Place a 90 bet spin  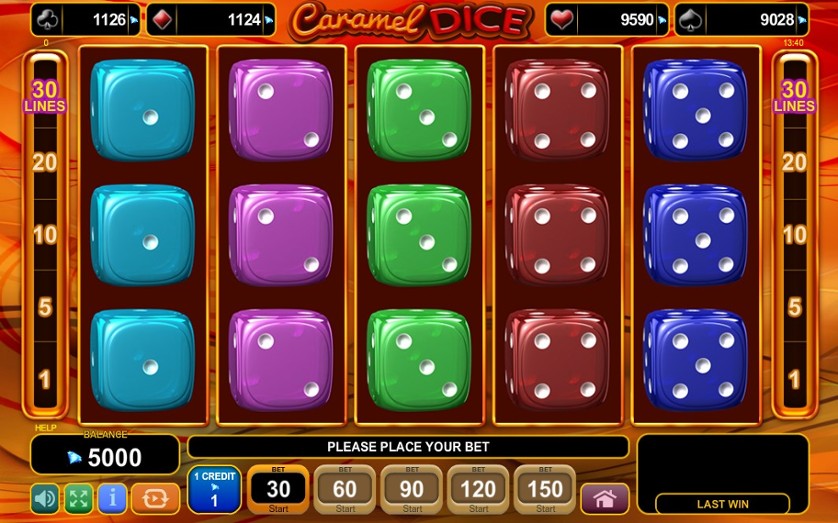click(x=411, y=489)
